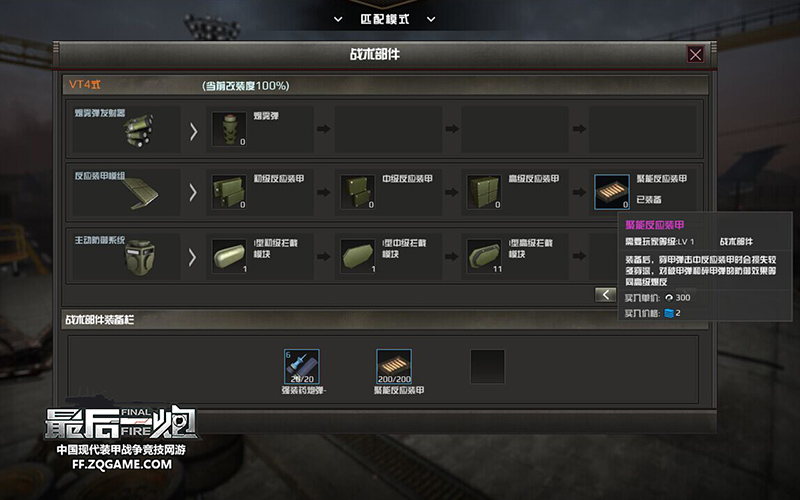Image resolution: width=800 pixels, height=500 pixels.
Task: Select the equipped 聚能反应装甲 upgrade icon
Action: click(612, 191)
